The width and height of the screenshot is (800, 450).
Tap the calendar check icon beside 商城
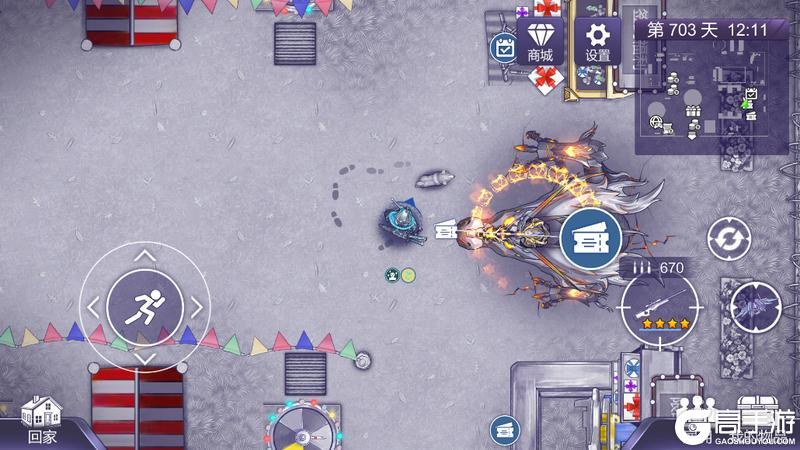pyautogui.click(x=503, y=47)
